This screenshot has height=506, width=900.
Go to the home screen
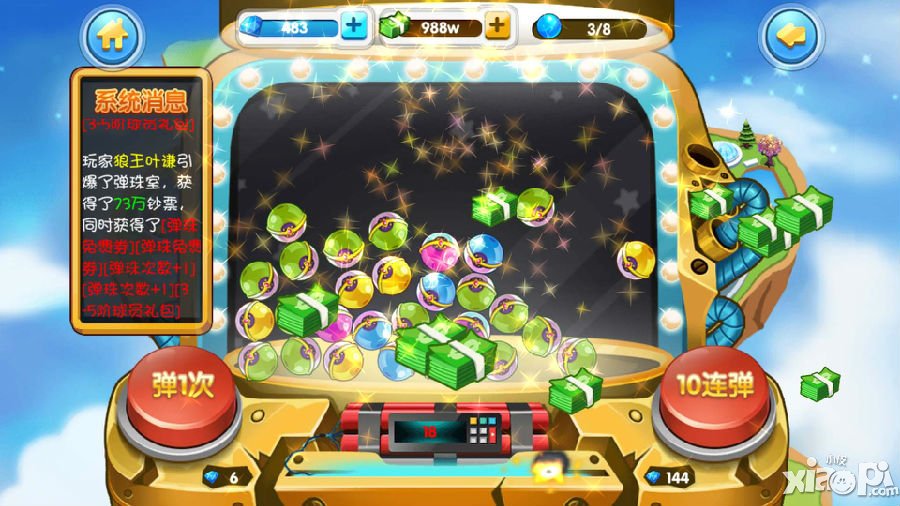[112, 37]
